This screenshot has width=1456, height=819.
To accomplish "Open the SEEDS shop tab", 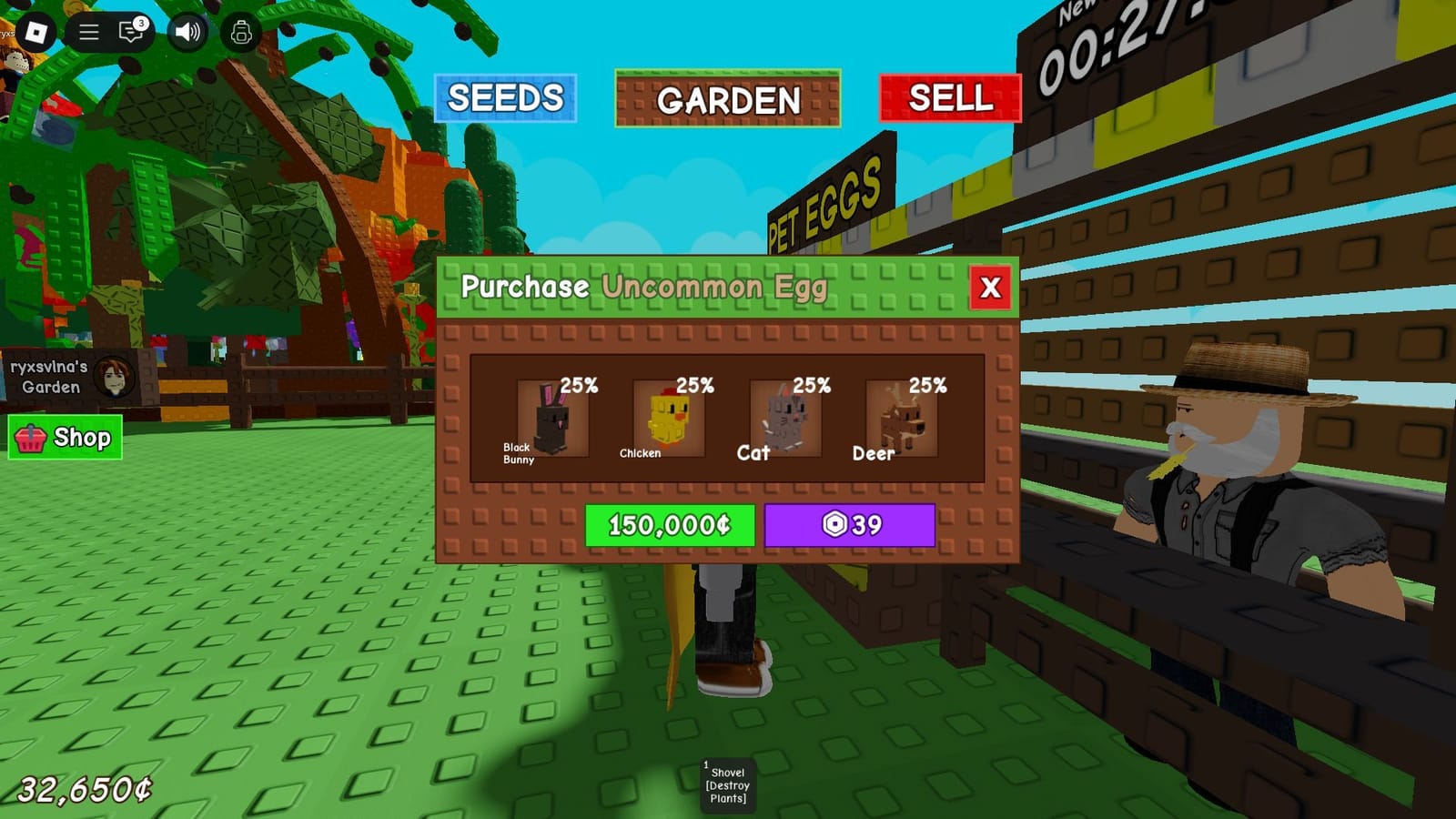I will (x=506, y=98).
